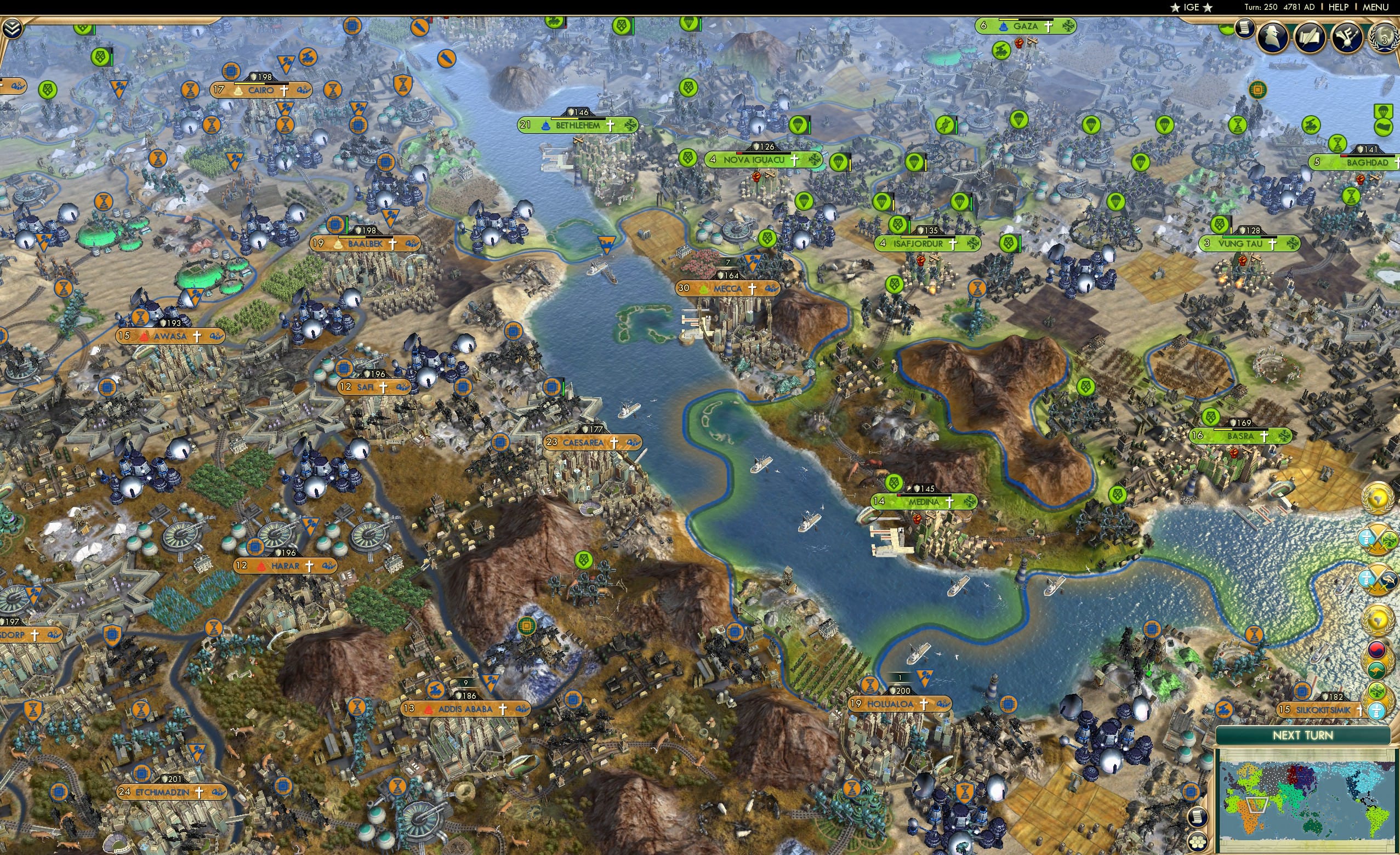Collapse the panel with top-left double chevron

(13, 29)
